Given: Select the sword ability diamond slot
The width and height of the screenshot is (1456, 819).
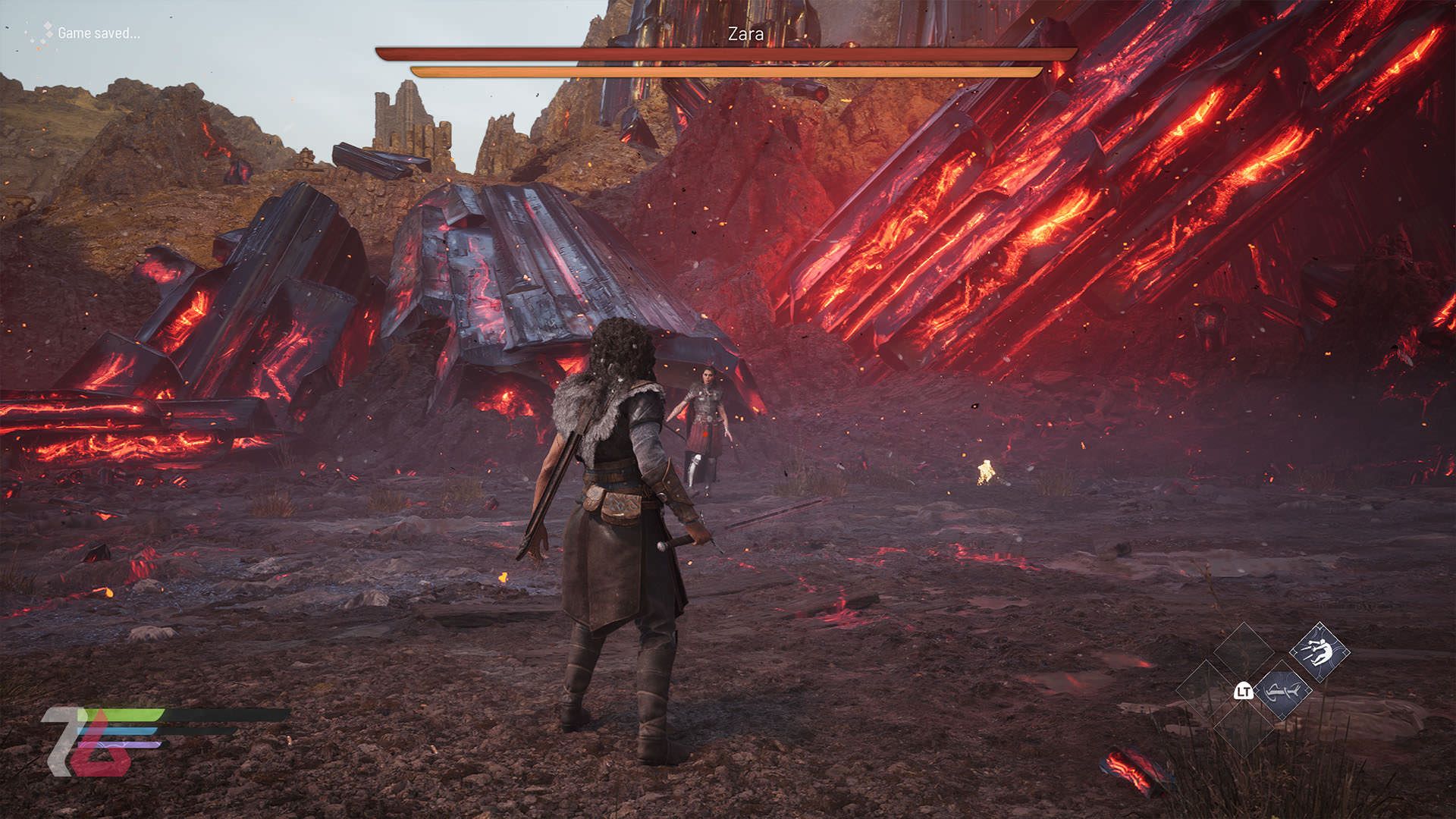Looking at the screenshot, I should point(1282,690).
